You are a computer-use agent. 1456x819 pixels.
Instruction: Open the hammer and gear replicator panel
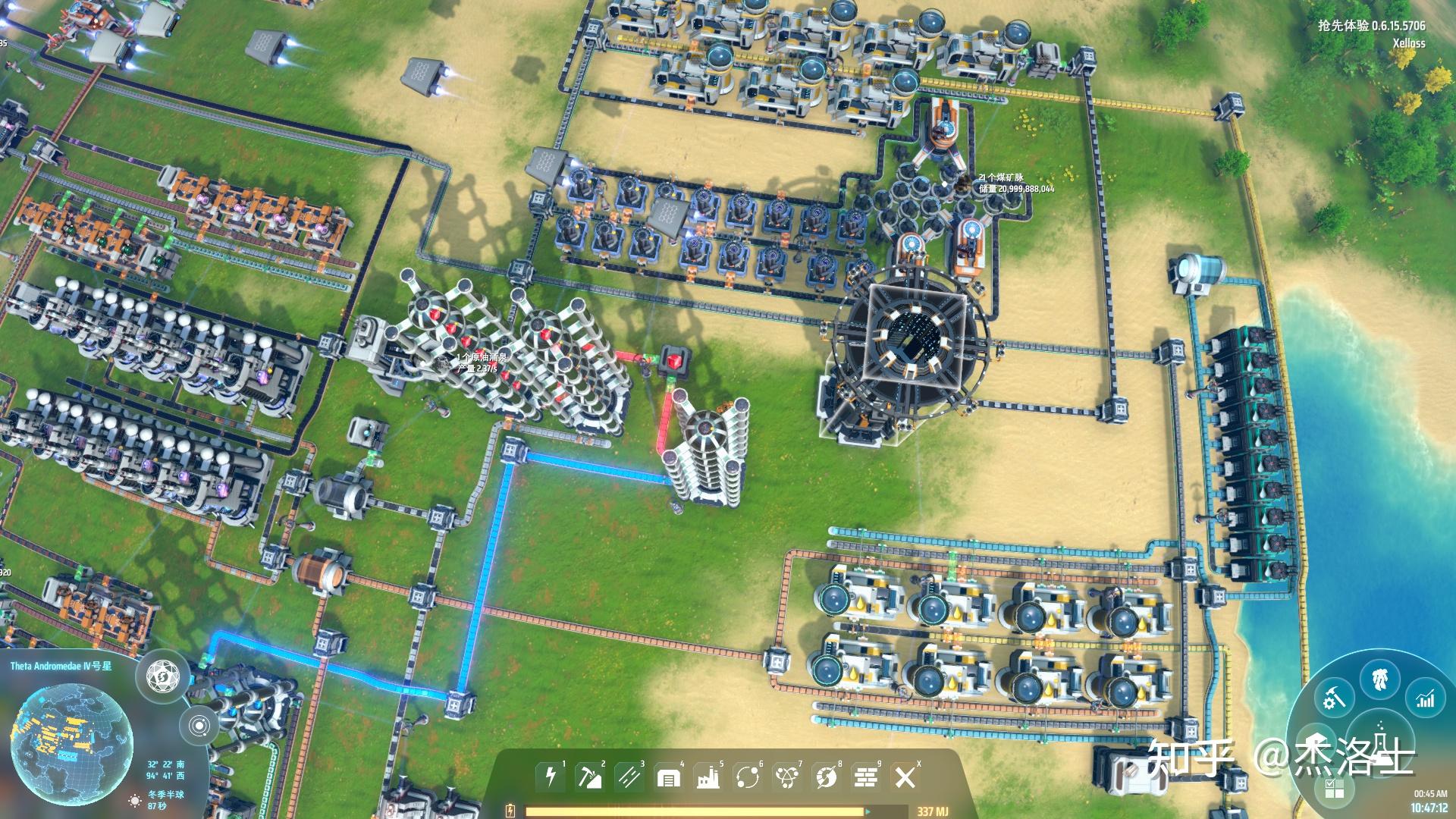click(1334, 698)
